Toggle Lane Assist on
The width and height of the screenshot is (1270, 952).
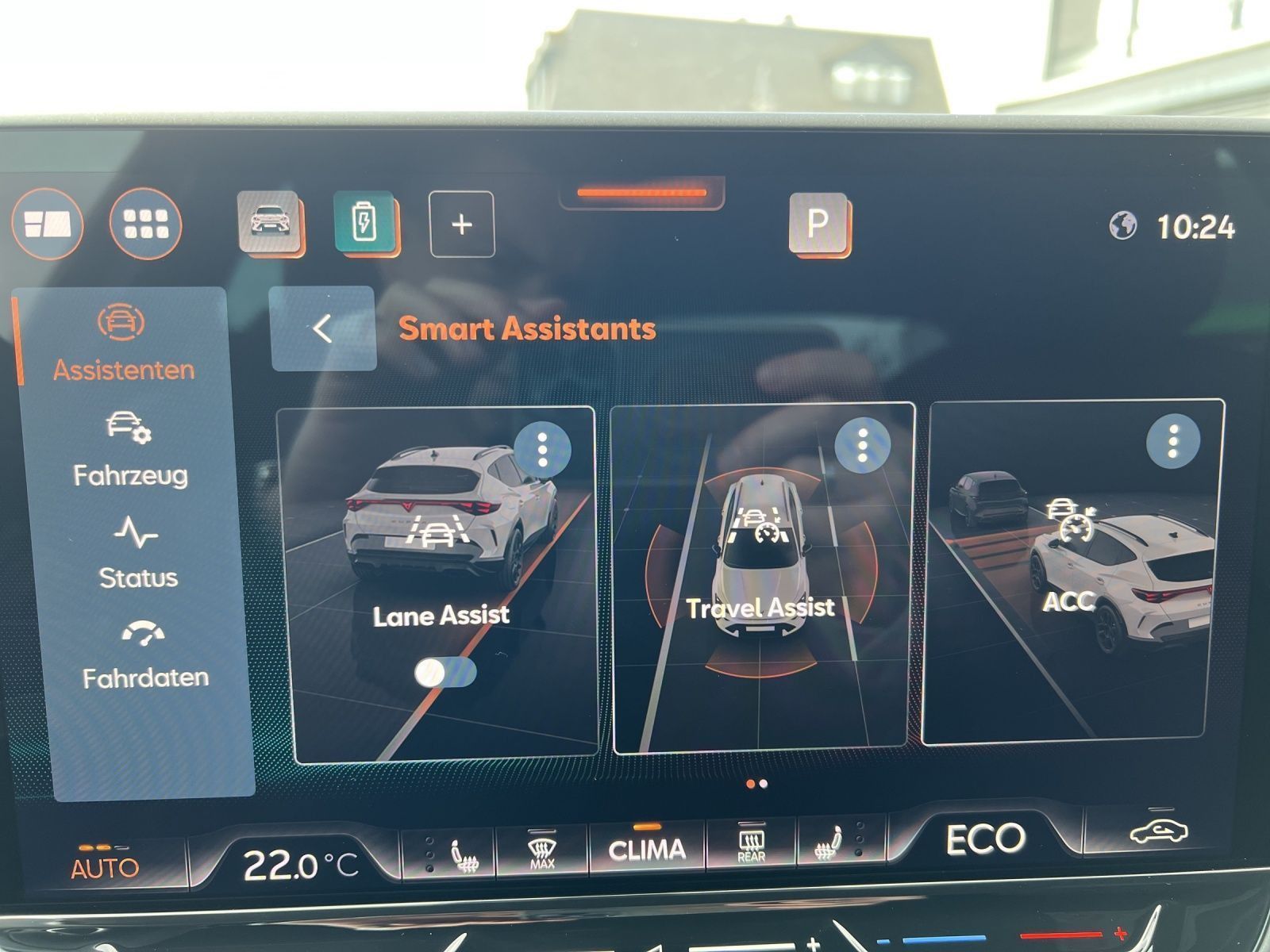pos(446,673)
